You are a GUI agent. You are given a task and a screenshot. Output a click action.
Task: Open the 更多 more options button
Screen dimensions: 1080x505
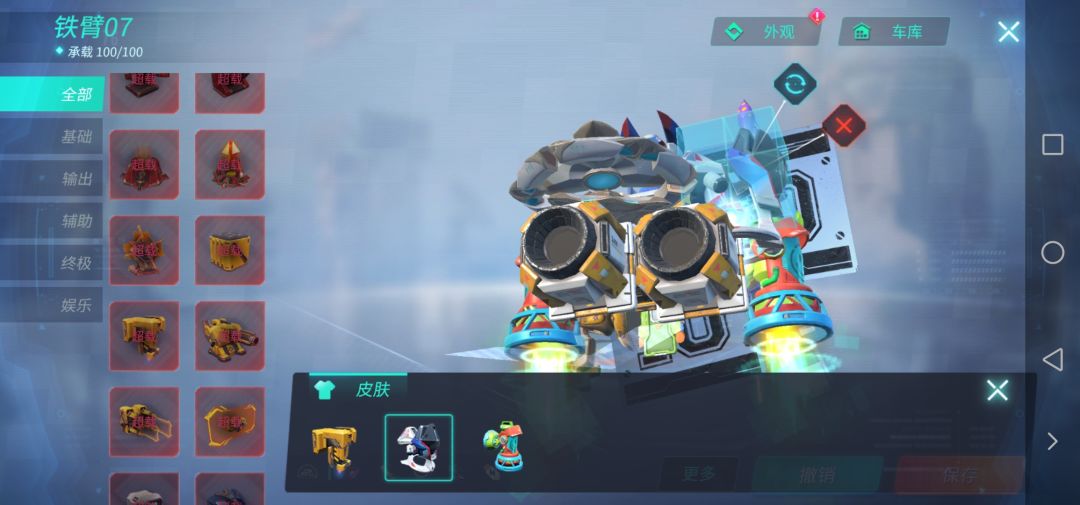(700, 474)
